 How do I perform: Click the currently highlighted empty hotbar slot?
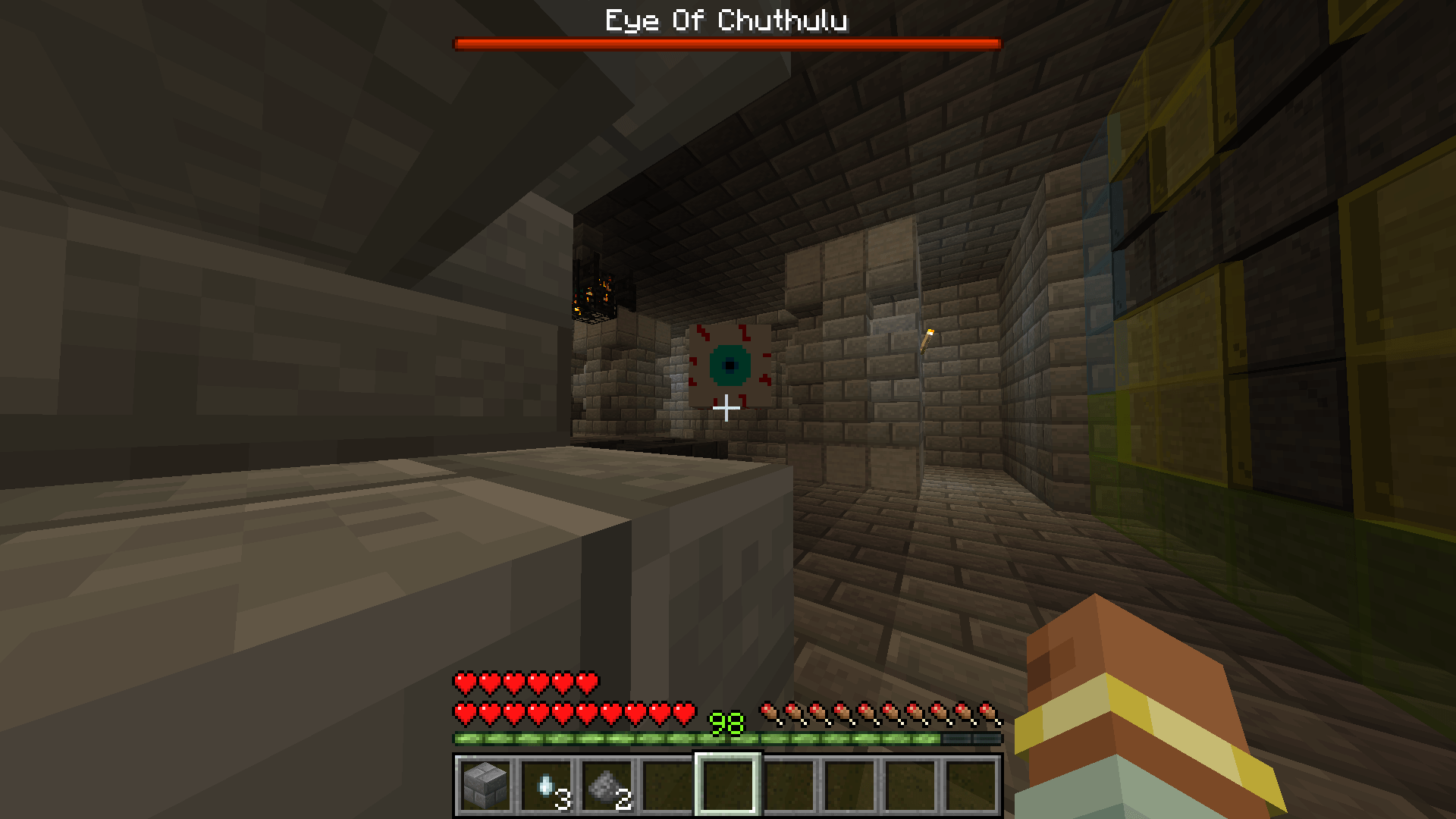coord(726,786)
